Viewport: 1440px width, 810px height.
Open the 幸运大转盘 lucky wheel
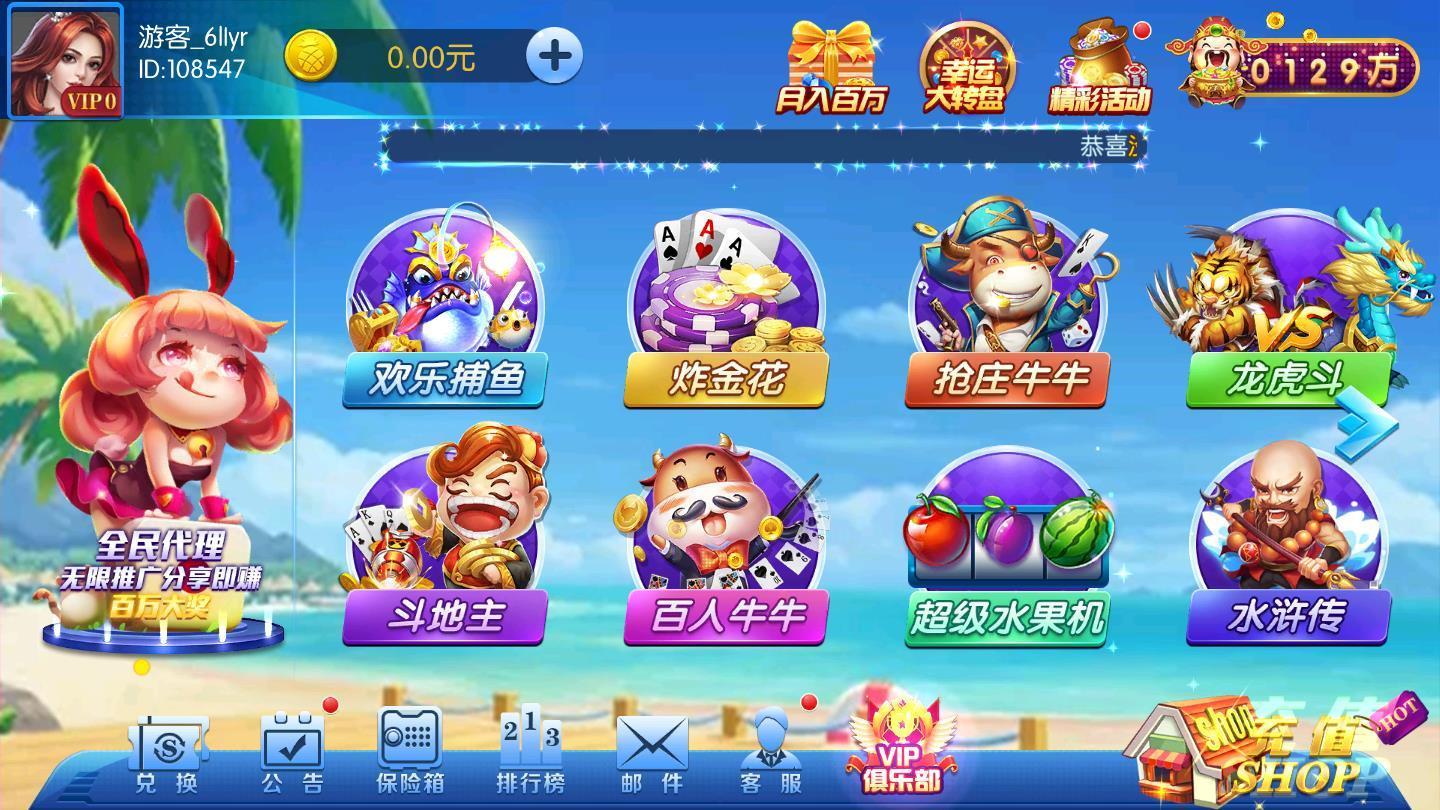[x=968, y=60]
